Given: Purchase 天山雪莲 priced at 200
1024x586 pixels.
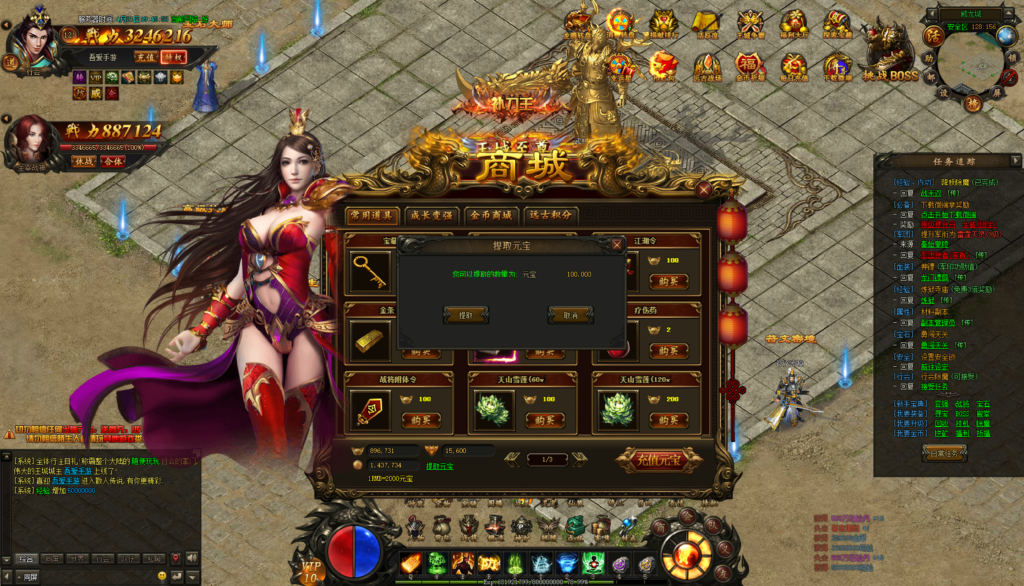Looking at the screenshot, I should (x=667, y=421).
